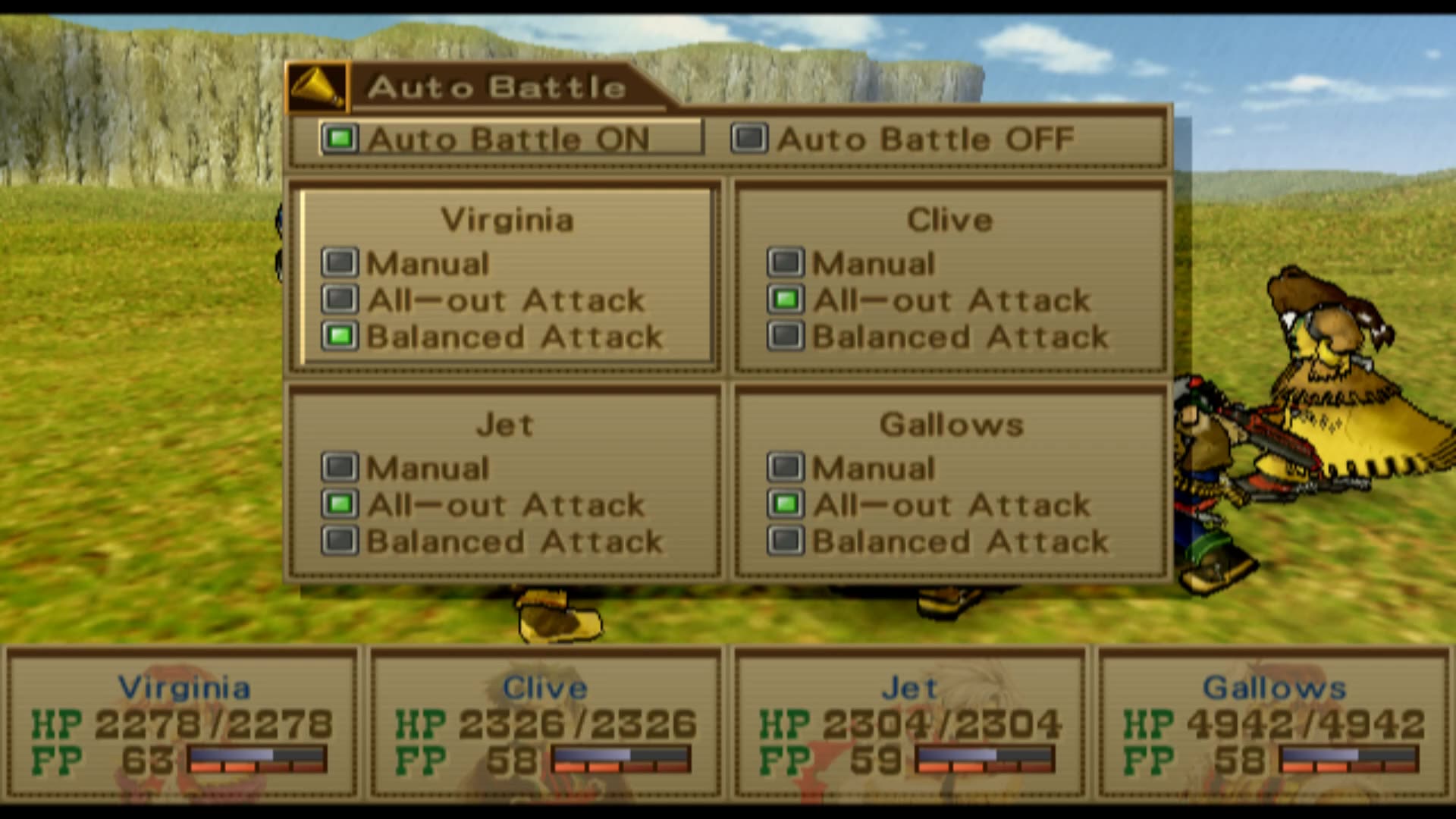This screenshot has width=1456, height=819.
Task: Click the Gallows name label
Action: tap(949, 425)
